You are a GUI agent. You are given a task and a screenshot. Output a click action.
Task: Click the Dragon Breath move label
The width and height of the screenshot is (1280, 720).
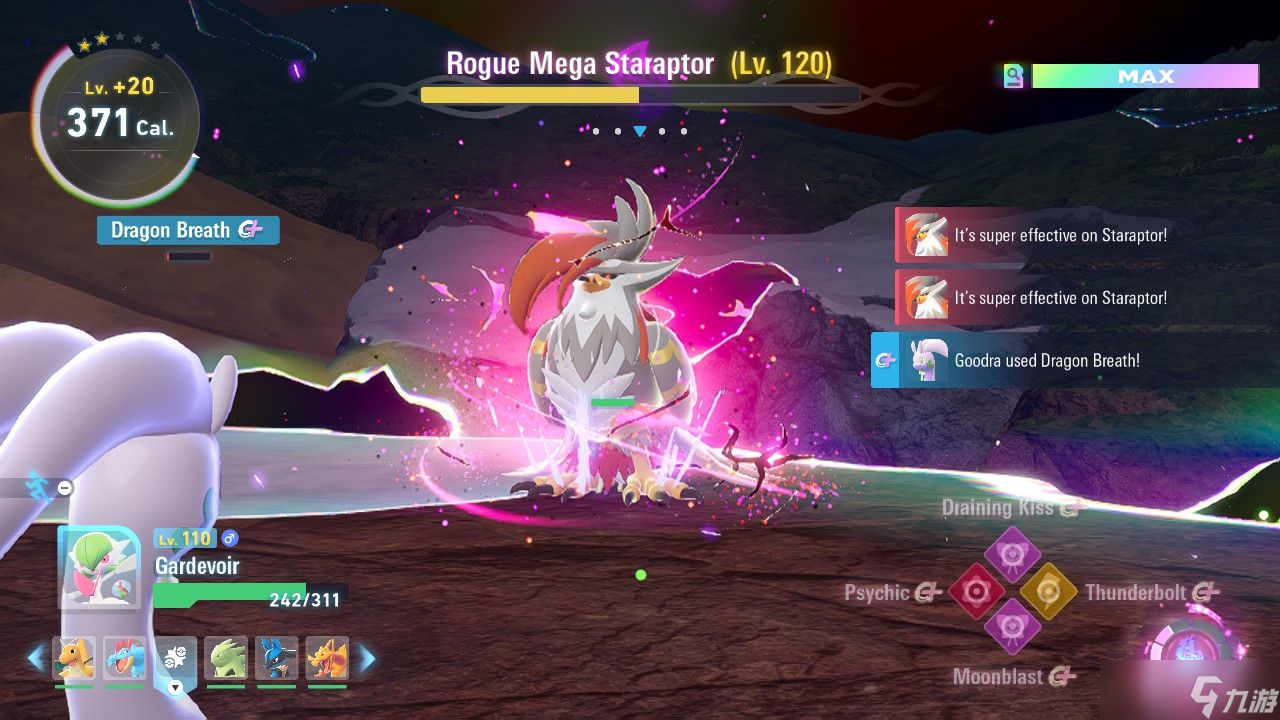[187, 230]
